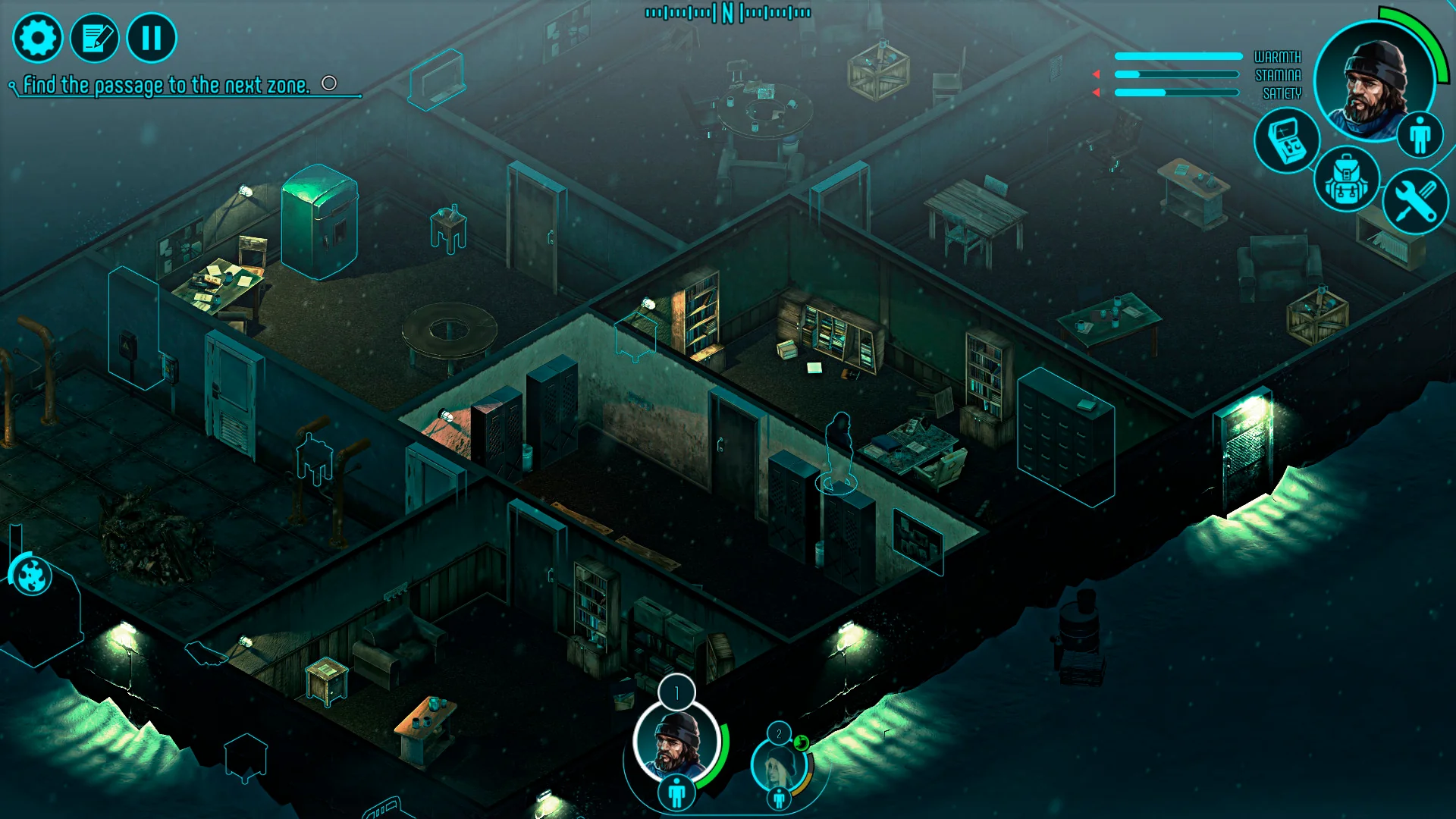Open the radio device icon
1456x819 pixels.
click(1287, 143)
